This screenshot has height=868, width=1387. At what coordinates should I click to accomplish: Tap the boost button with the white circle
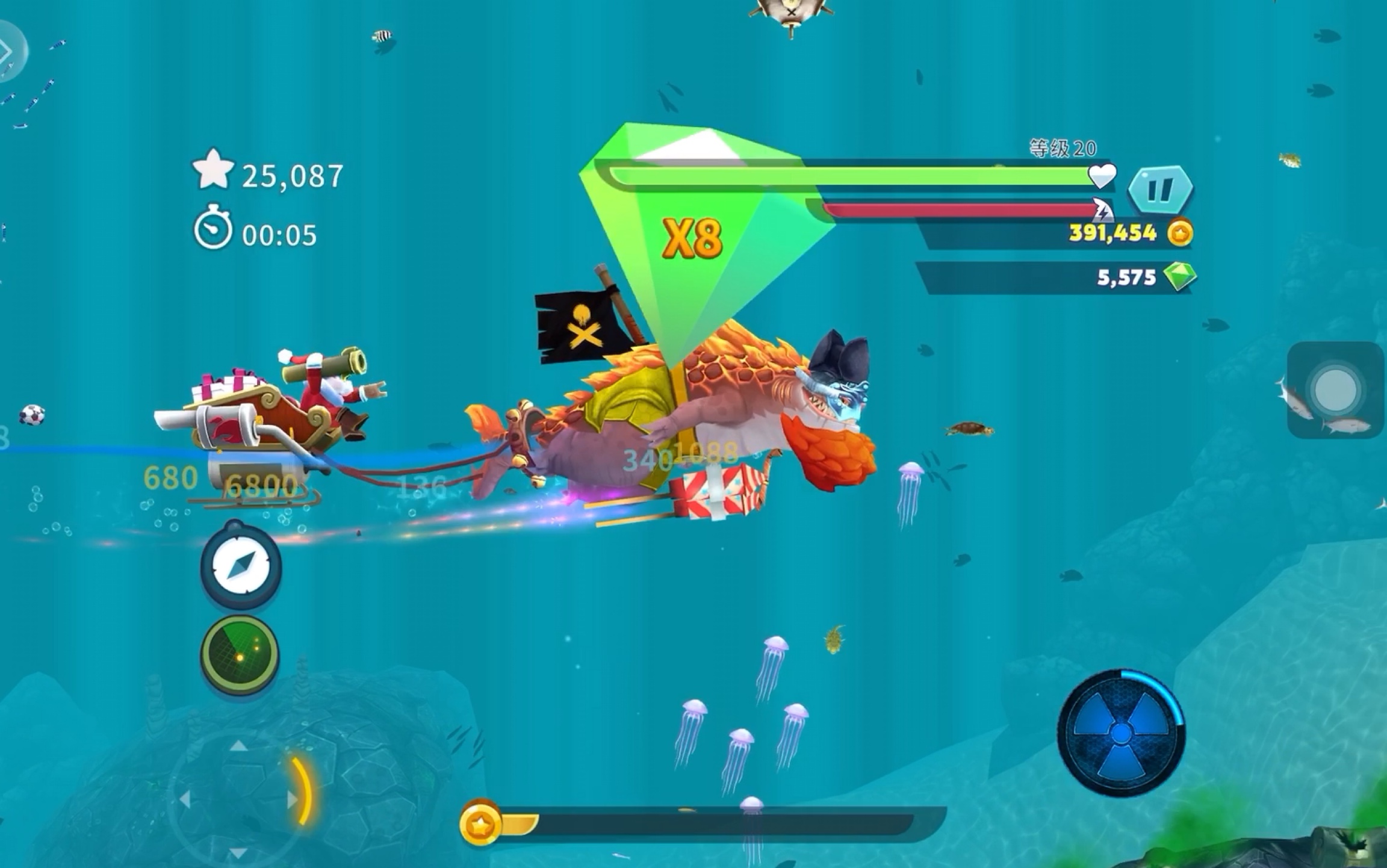click(x=1335, y=390)
